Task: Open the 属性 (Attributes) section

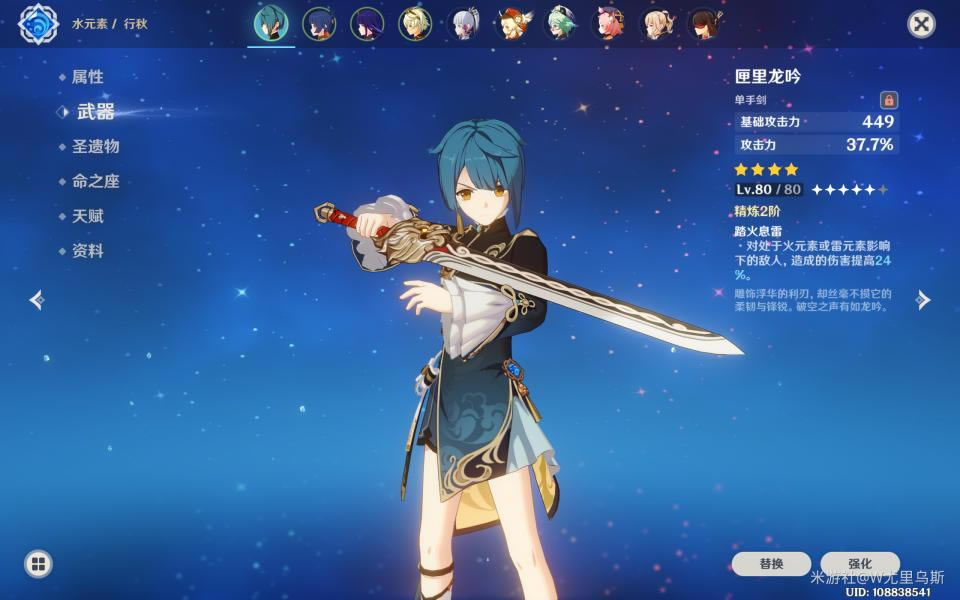Action: point(87,77)
